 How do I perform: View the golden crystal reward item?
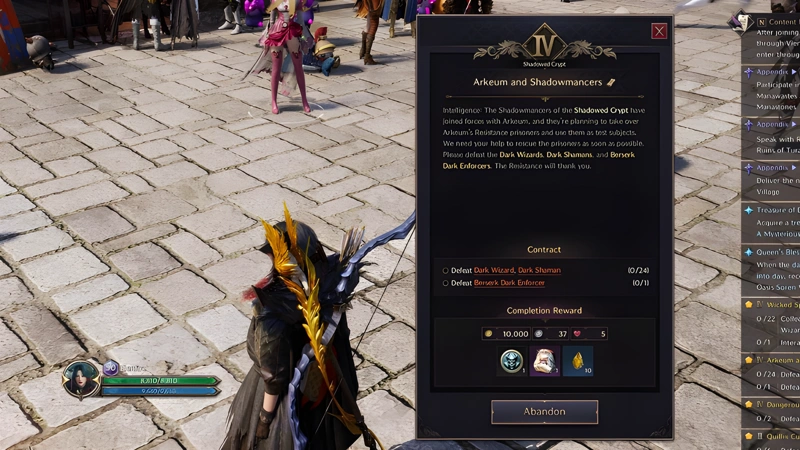click(577, 361)
